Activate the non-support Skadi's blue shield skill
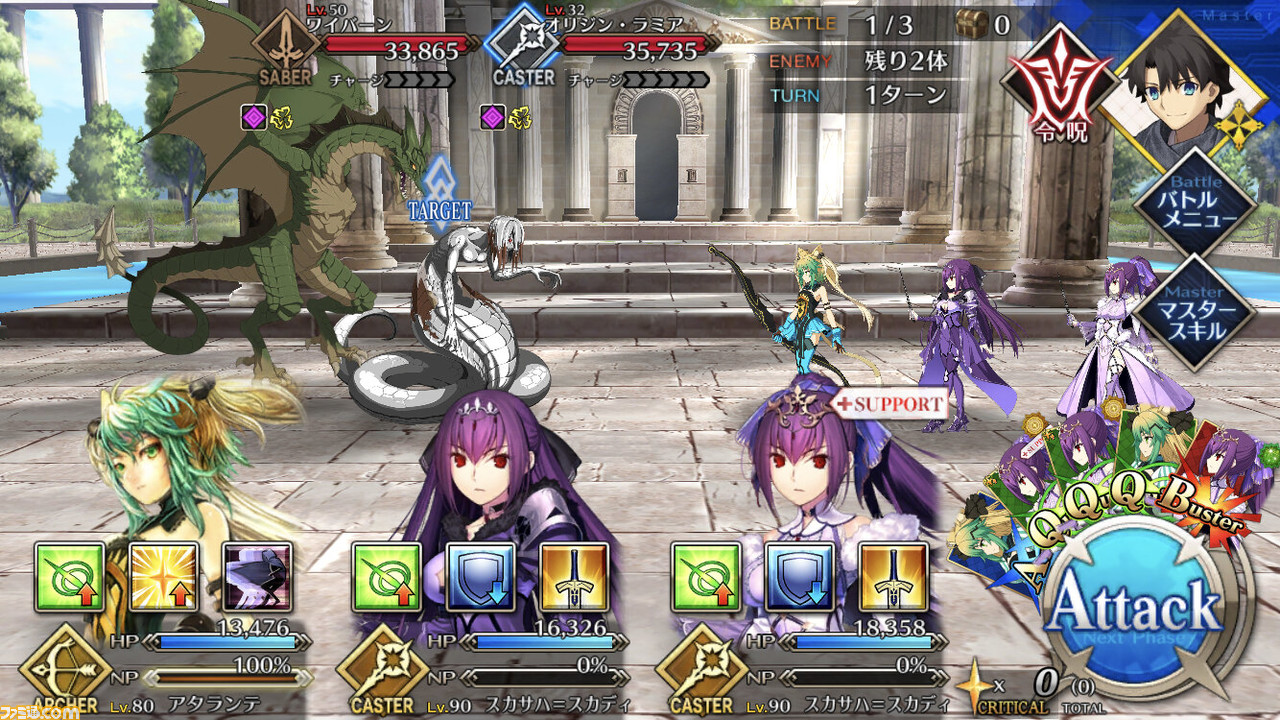 pyautogui.click(x=481, y=577)
